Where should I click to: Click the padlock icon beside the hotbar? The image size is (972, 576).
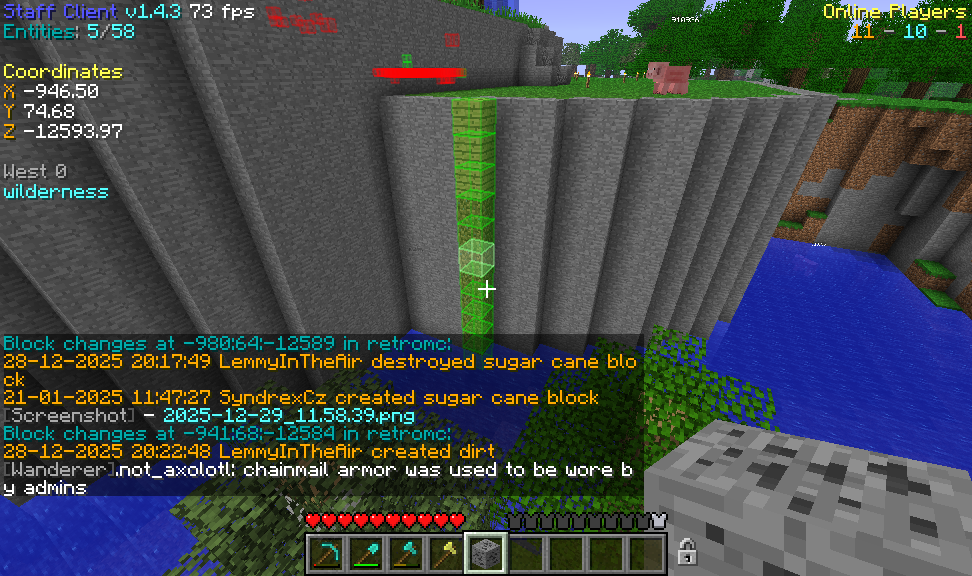pyautogui.click(x=687, y=551)
